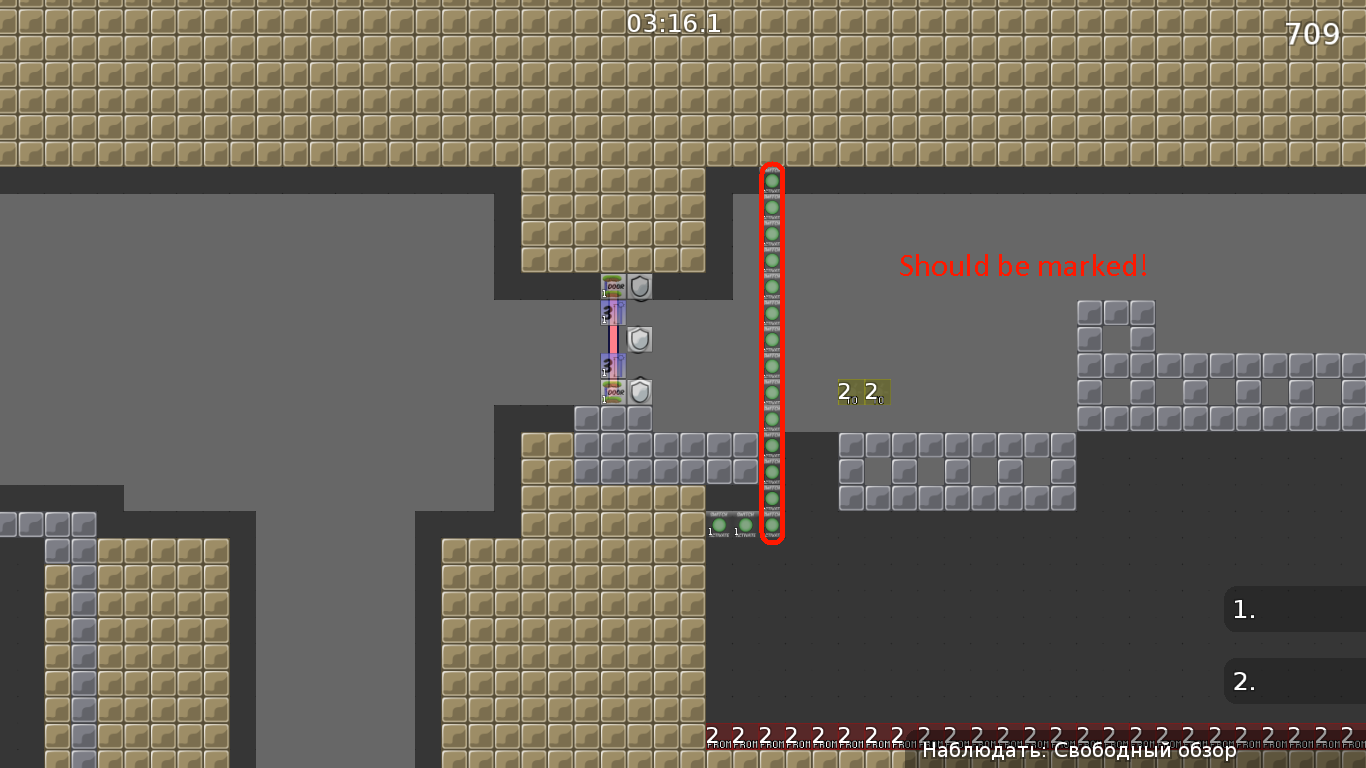This screenshot has width=1366, height=768.
Task: Click the topmost green SWITCH tile in column
Action: click(771, 178)
